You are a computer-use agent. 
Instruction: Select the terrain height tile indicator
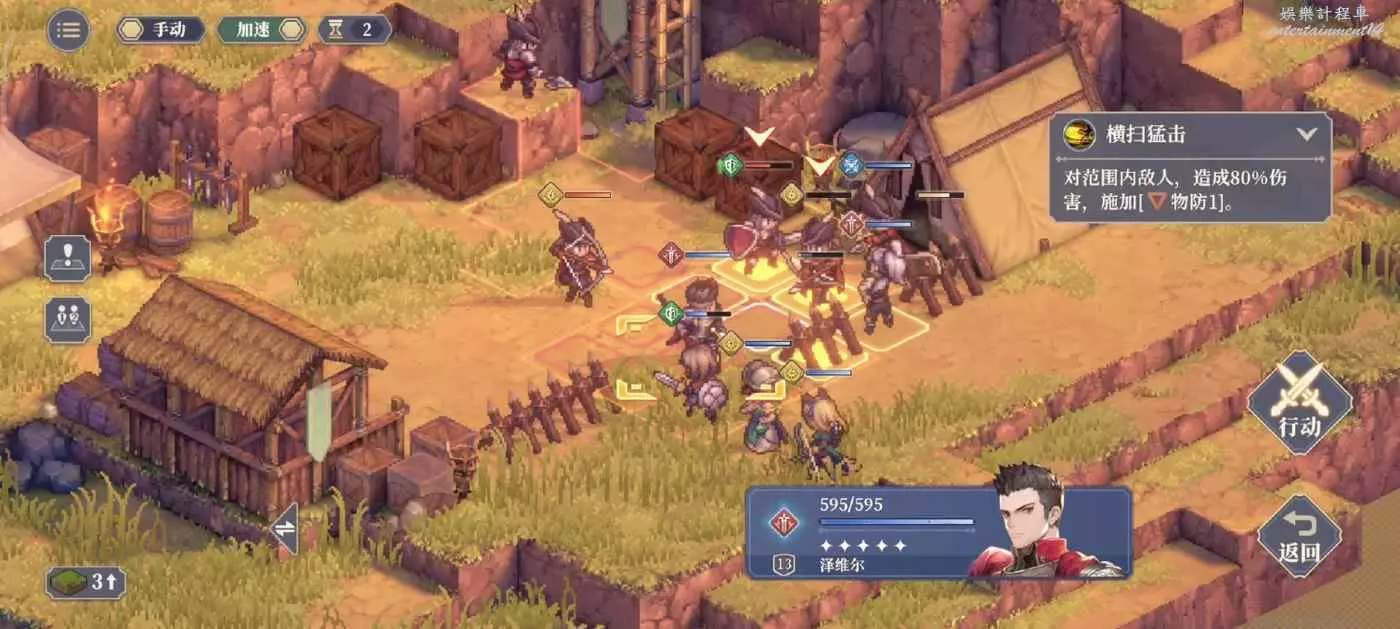point(85,582)
